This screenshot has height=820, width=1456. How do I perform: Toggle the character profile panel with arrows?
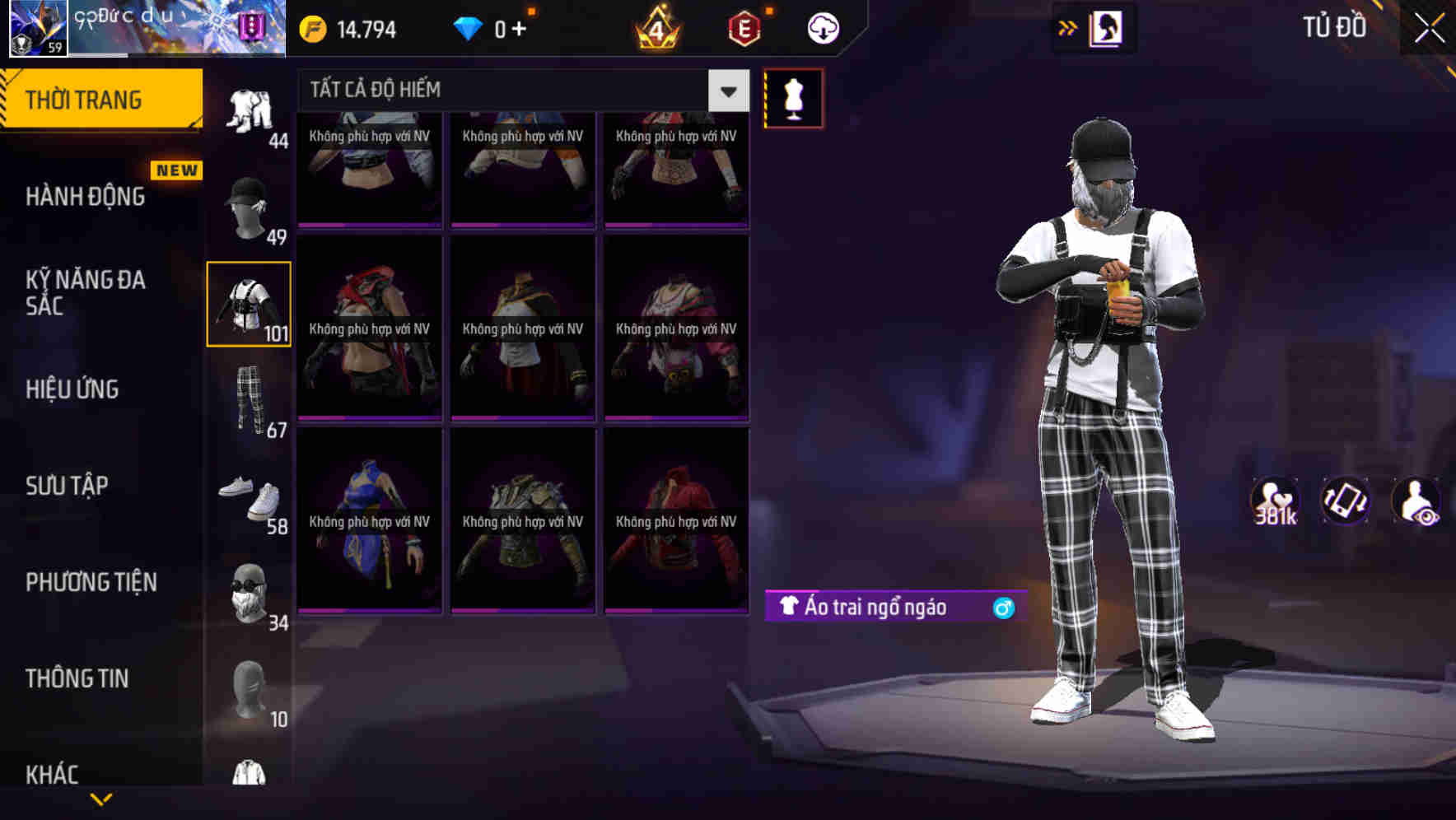[x=1068, y=27]
